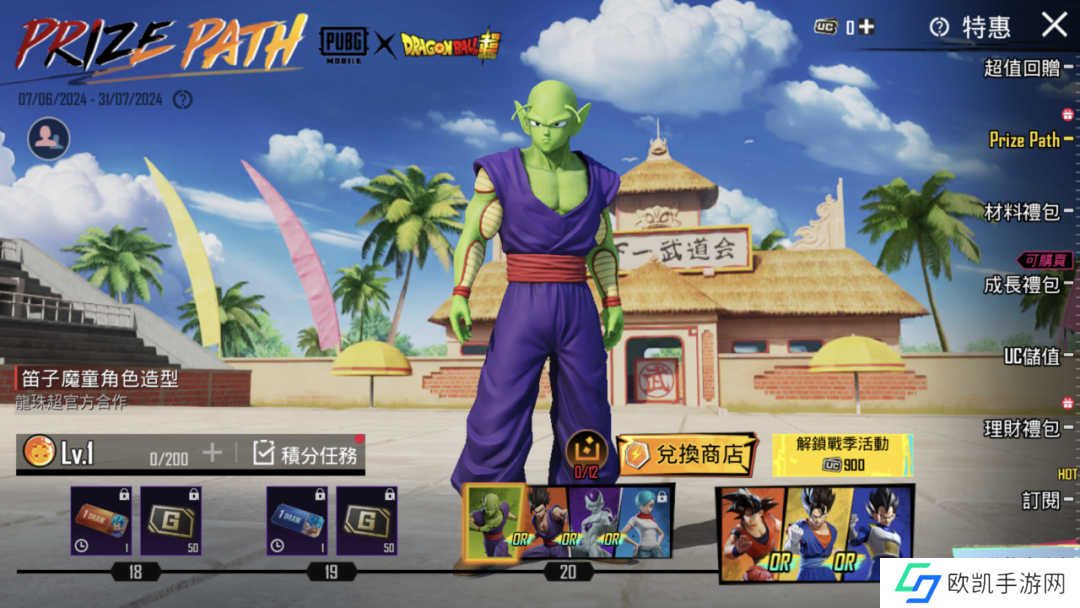Select the Son Goku outfit thumbnail

click(752, 531)
